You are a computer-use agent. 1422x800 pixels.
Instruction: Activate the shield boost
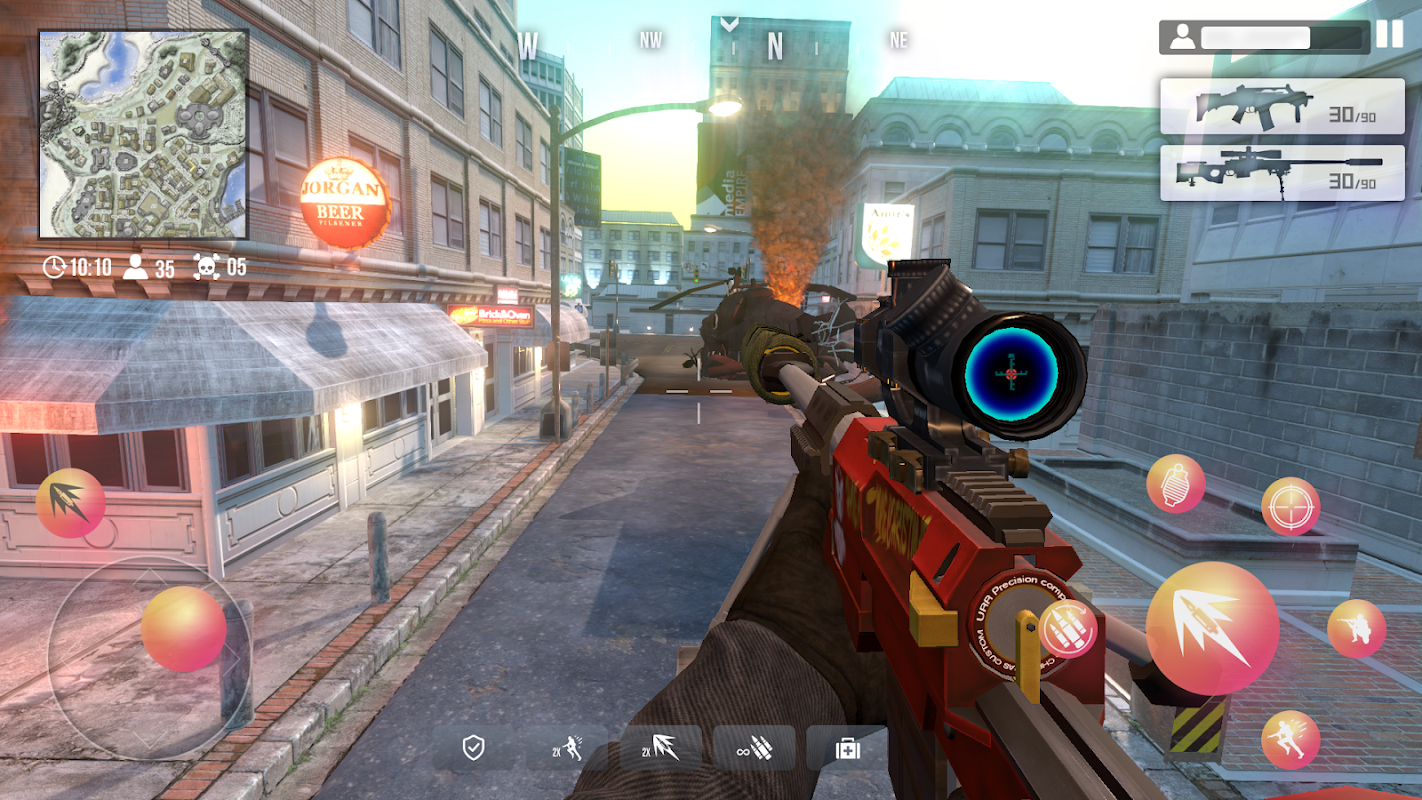[474, 748]
